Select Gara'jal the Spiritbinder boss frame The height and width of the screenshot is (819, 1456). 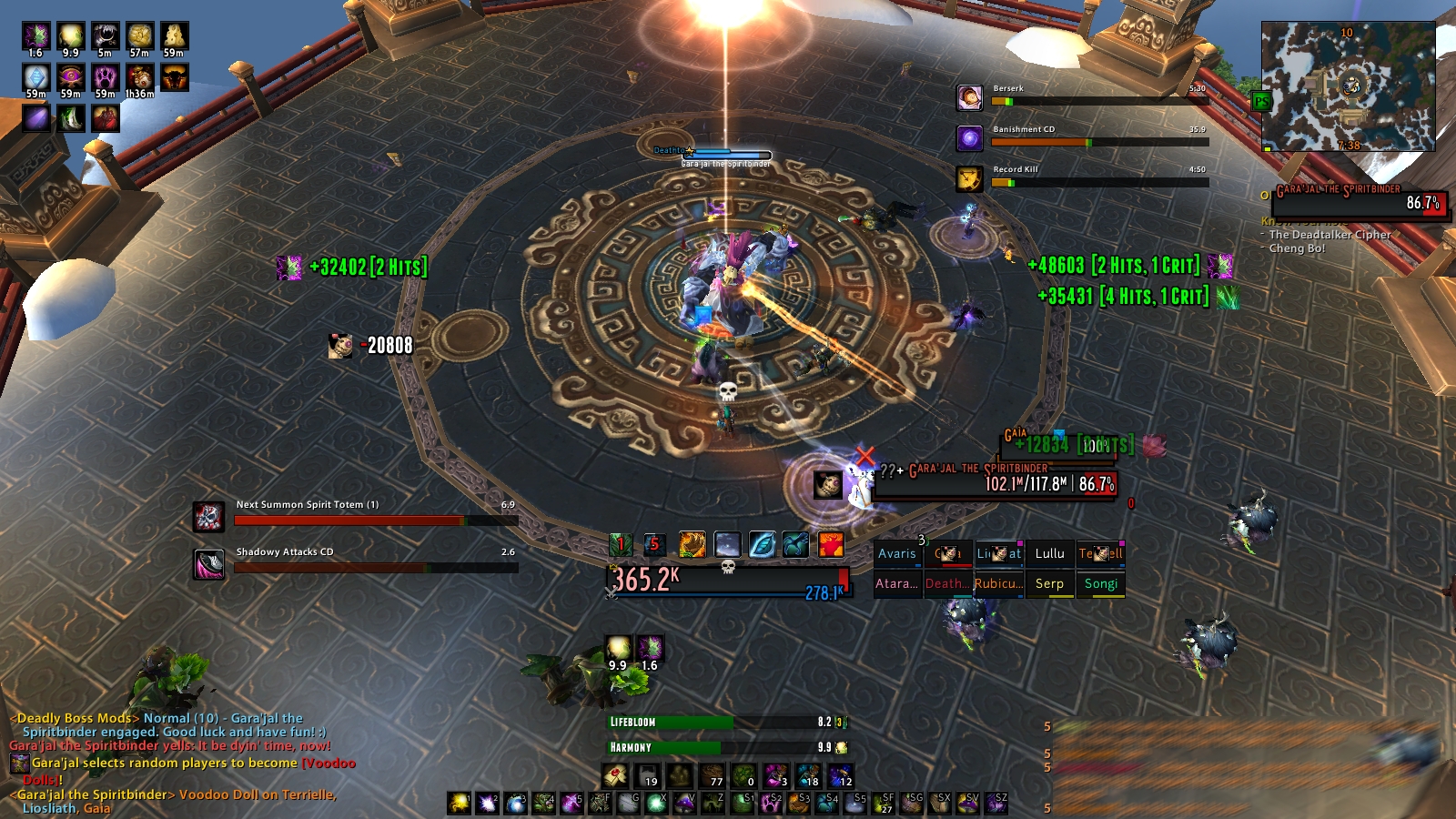click(1360, 200)
